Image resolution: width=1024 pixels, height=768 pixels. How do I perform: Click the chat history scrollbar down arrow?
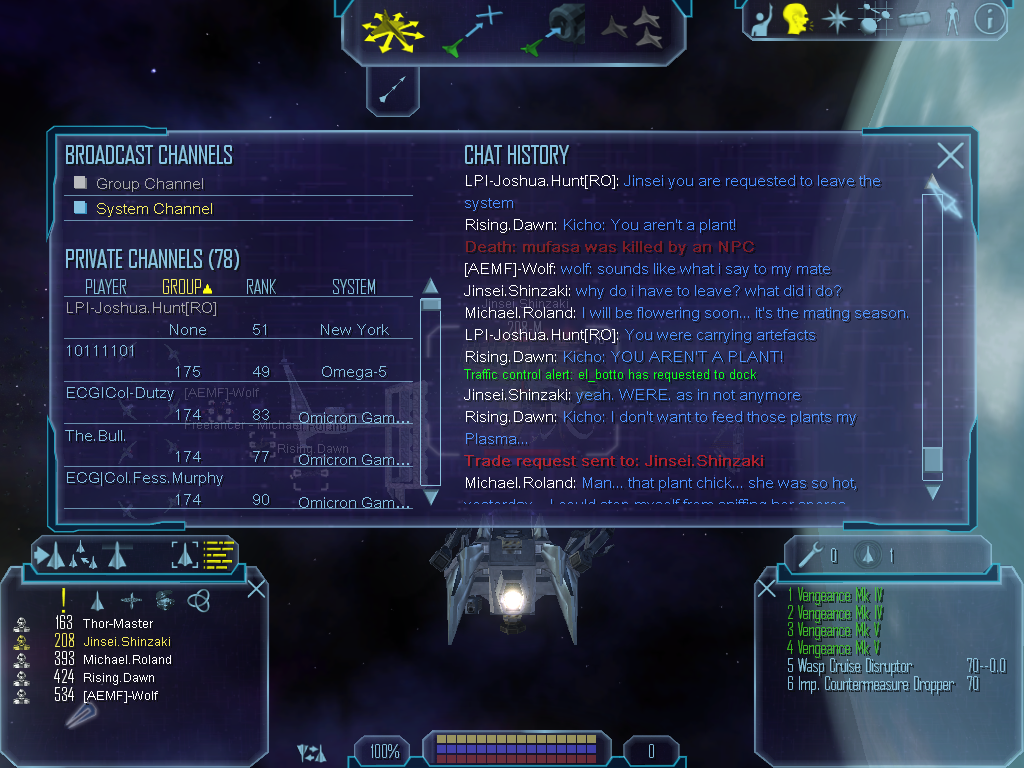coord(933,491)
